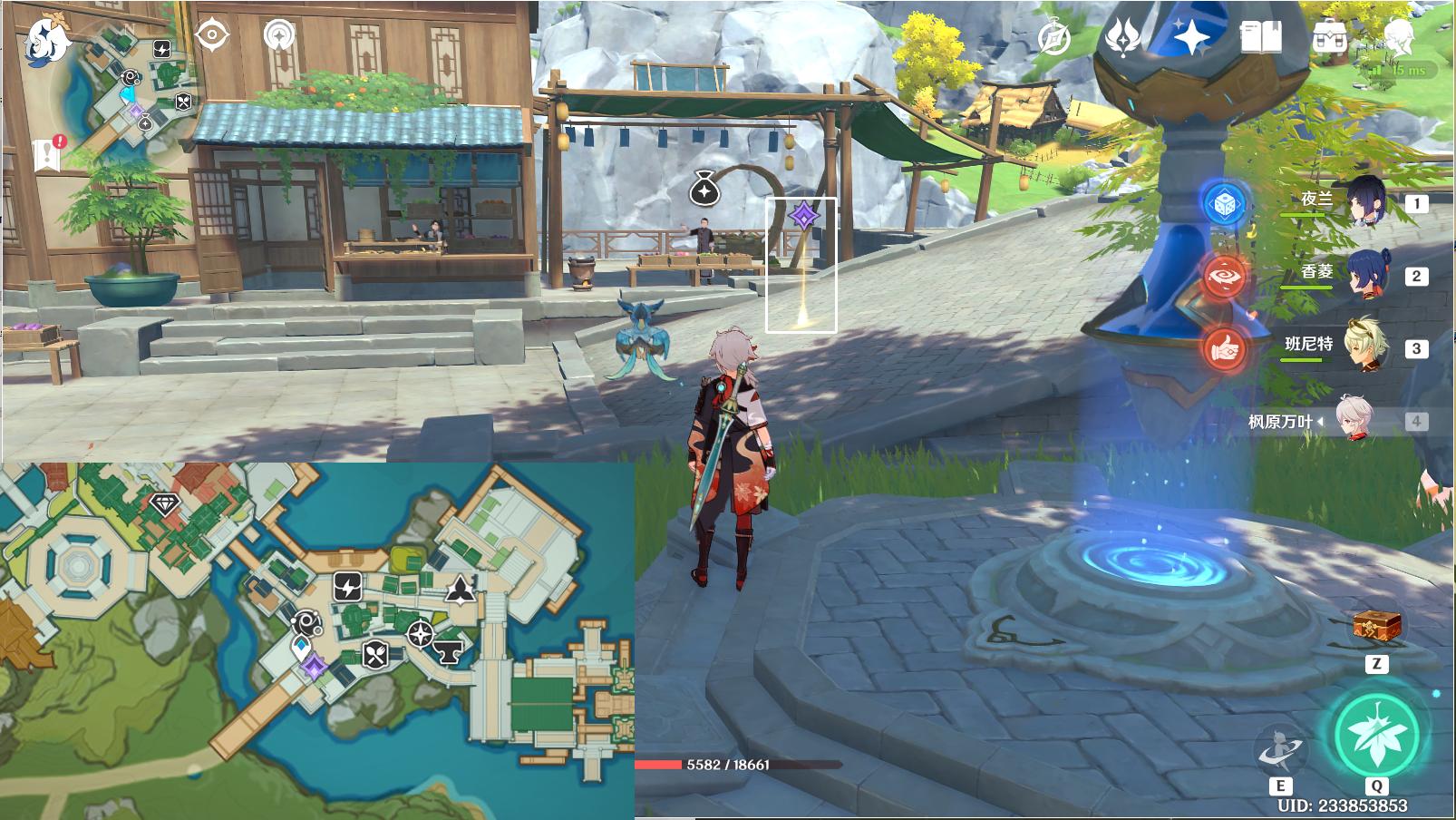The height and width of the screenshot is (820, 1456).
Task: Open the character screen icon
Action: (1398, 37)
